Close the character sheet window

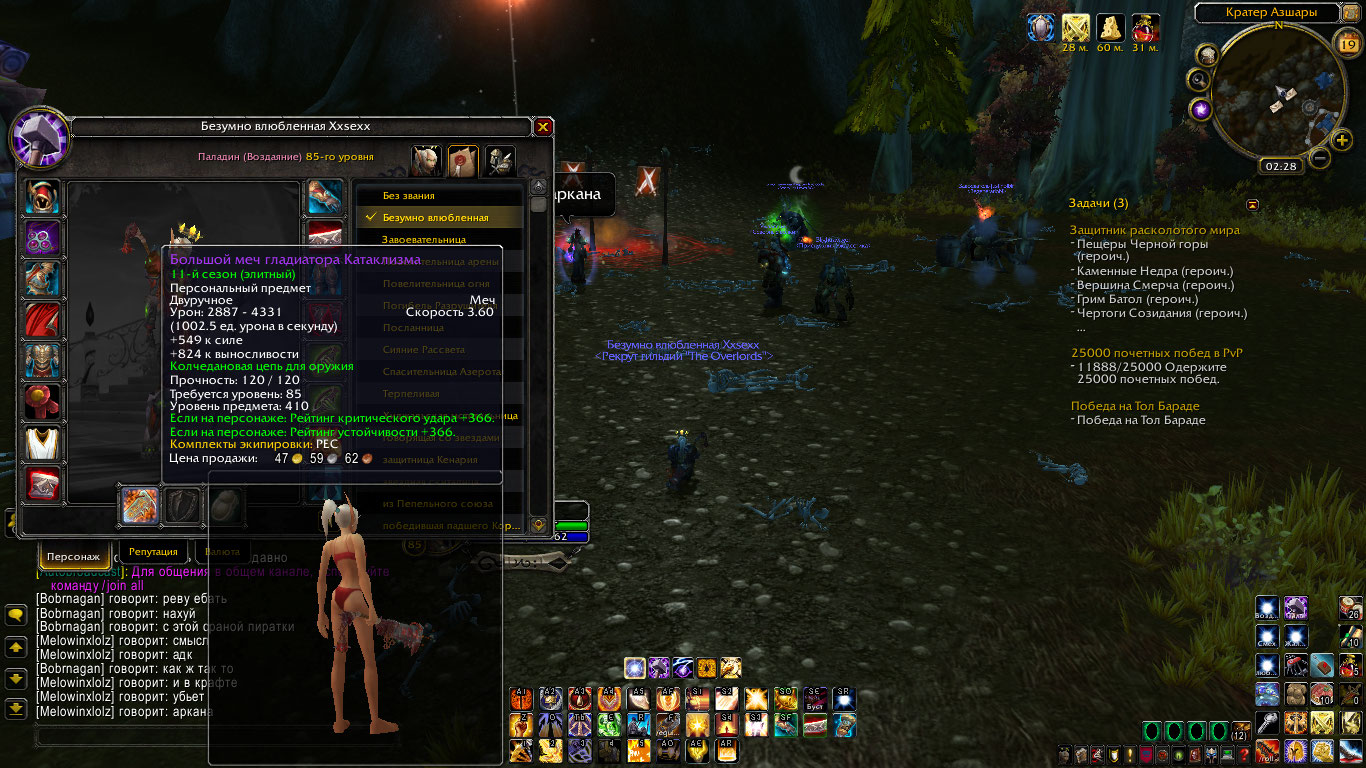click(543, 127)
